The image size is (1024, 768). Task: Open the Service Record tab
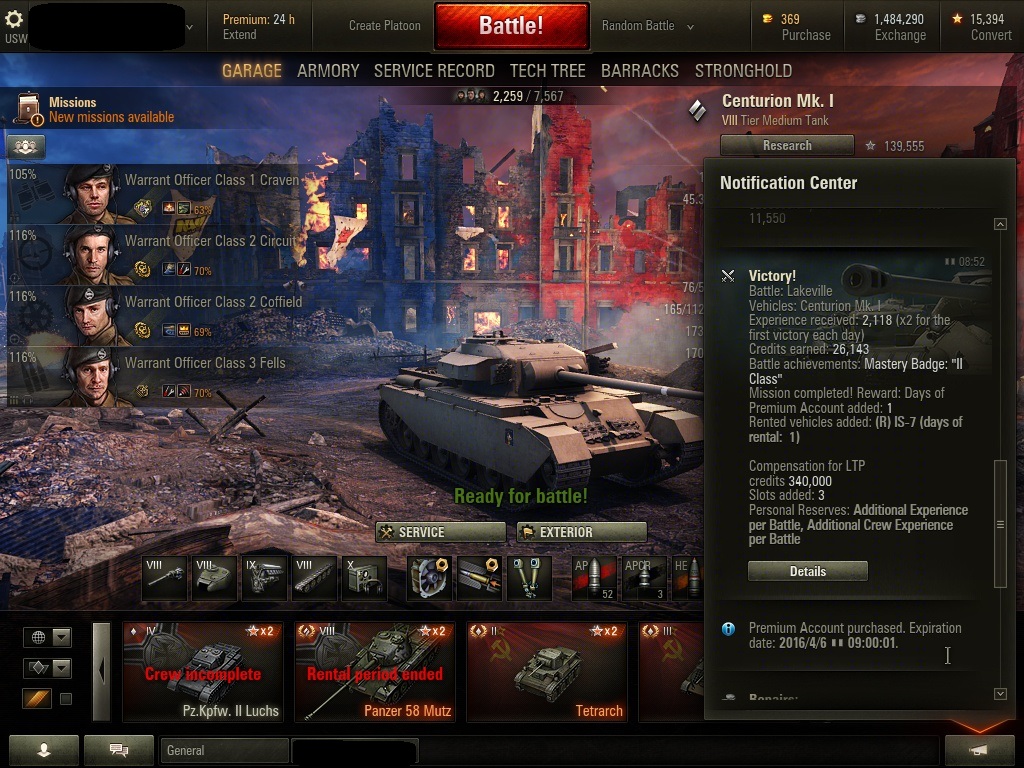[x=434, y=71]
